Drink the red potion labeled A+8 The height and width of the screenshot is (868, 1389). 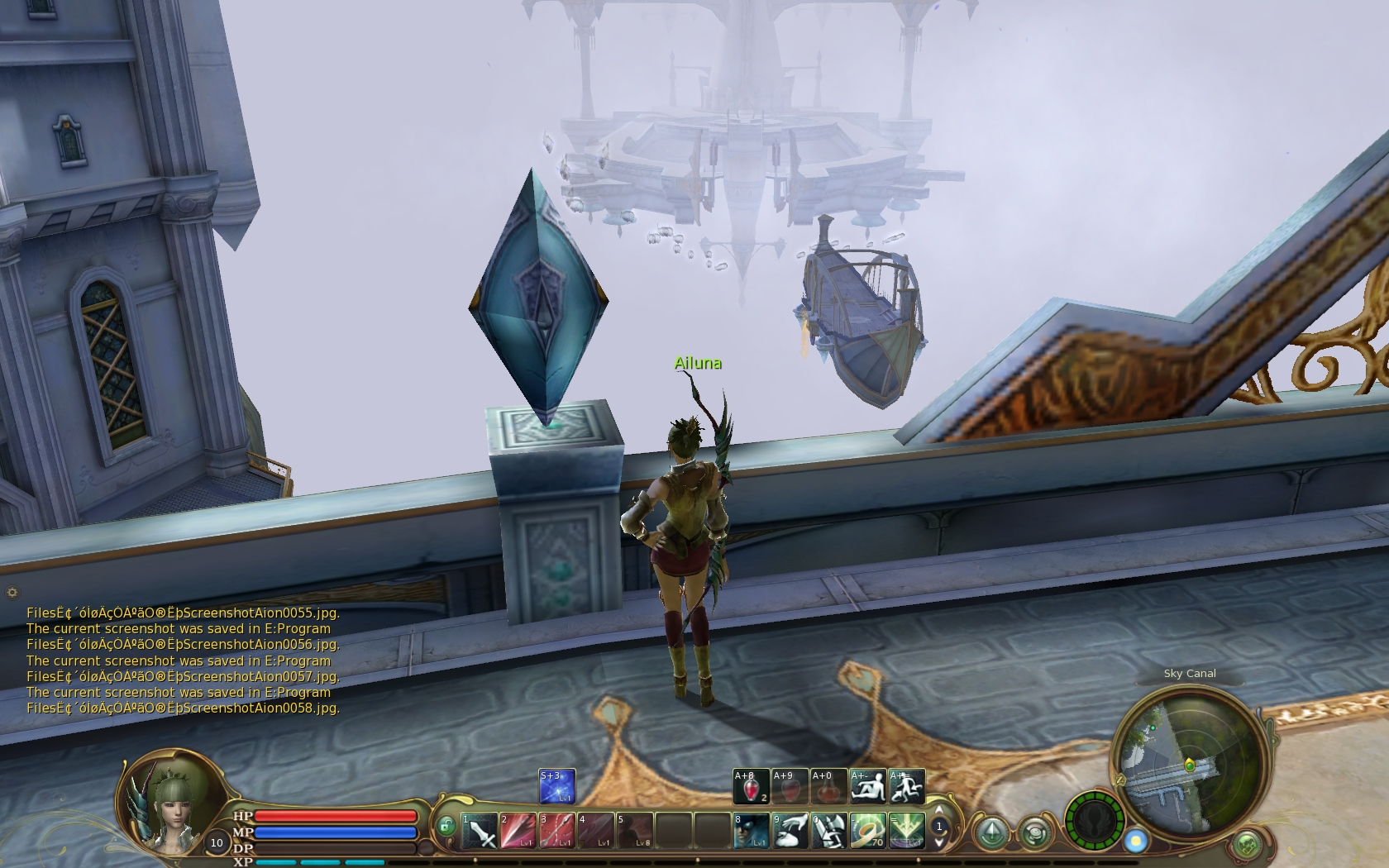(751, 786)
